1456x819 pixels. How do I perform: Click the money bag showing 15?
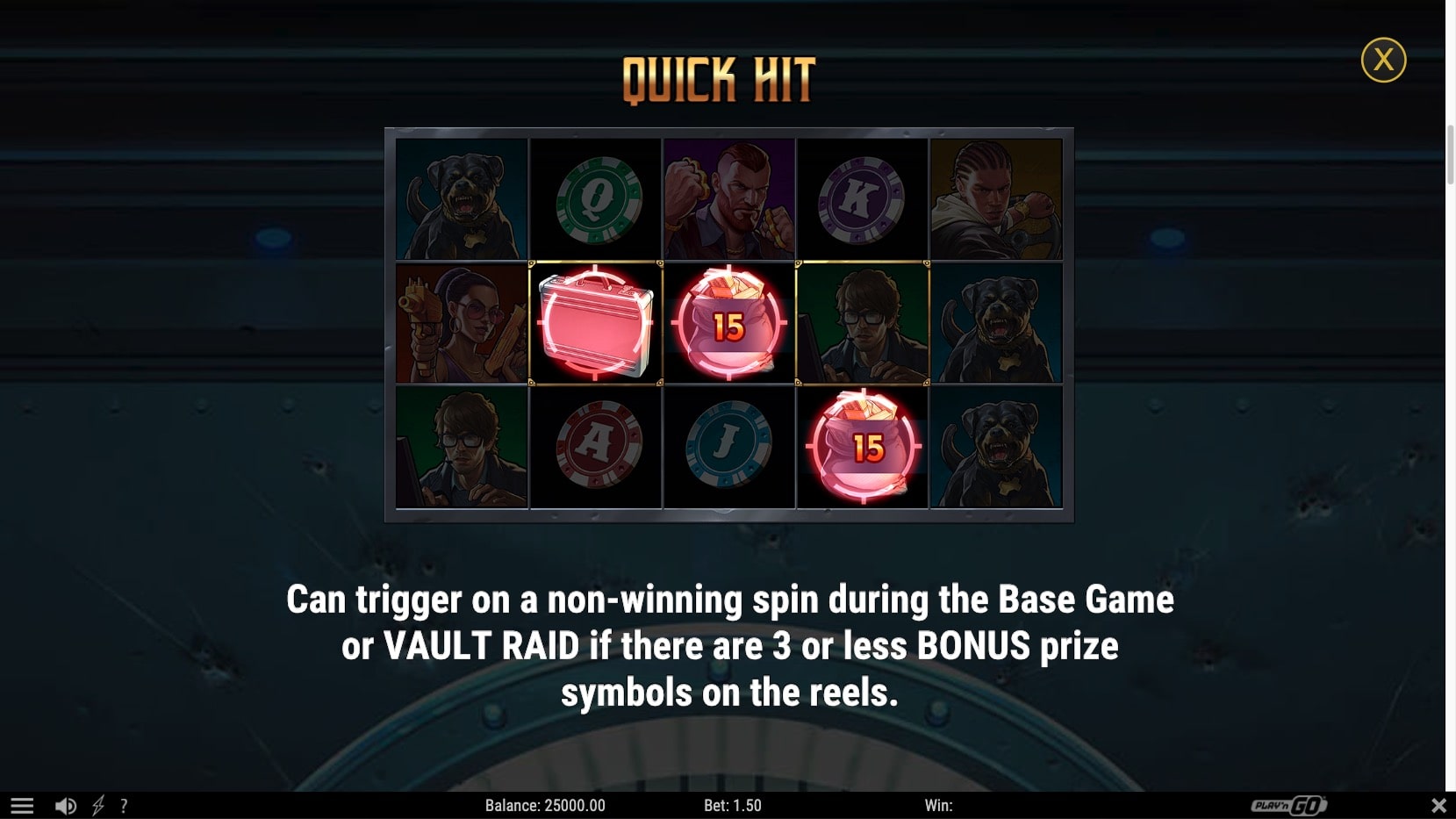(729, 323)
